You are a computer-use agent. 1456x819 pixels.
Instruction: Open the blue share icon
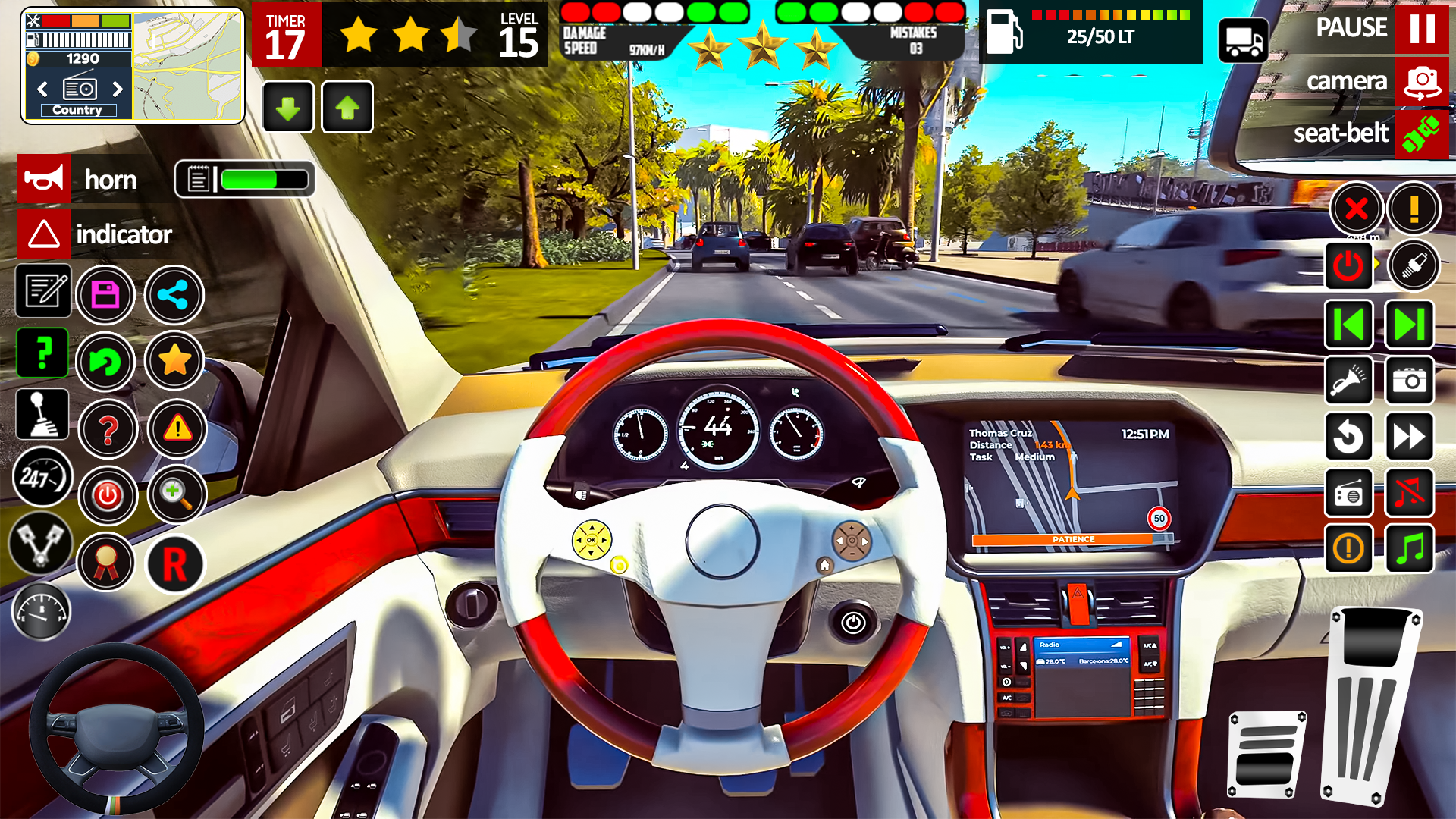pyautogui.click(x=174, y=295)
